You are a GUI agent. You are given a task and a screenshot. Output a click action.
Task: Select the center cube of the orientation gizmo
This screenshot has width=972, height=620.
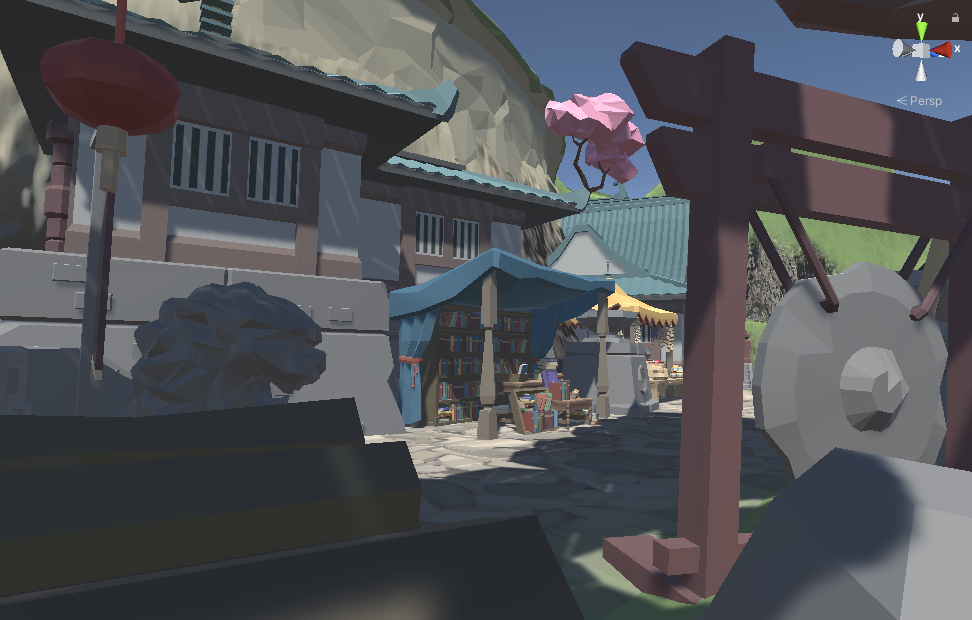921,50
